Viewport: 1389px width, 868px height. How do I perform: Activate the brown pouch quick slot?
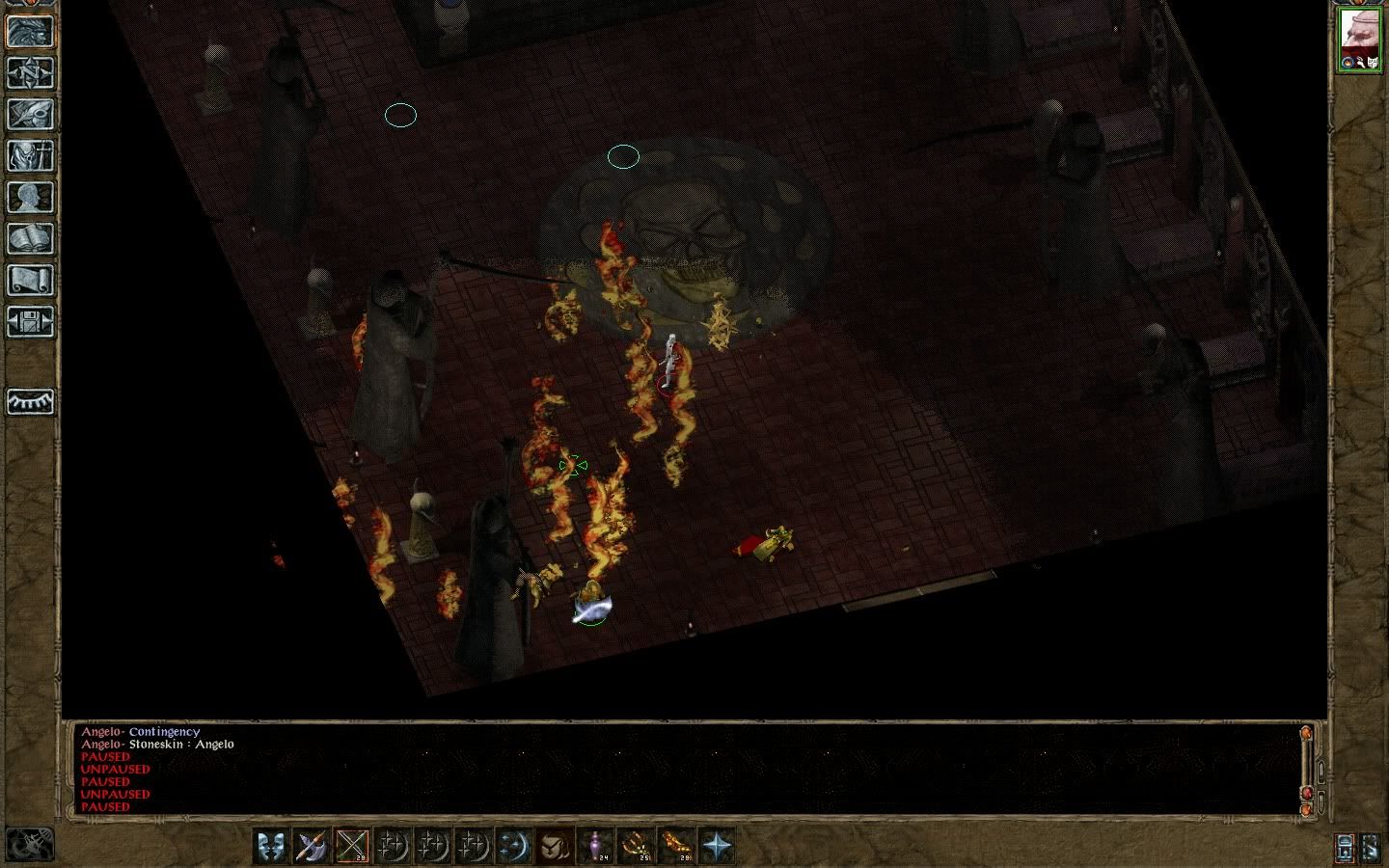[x=555, y=846]
